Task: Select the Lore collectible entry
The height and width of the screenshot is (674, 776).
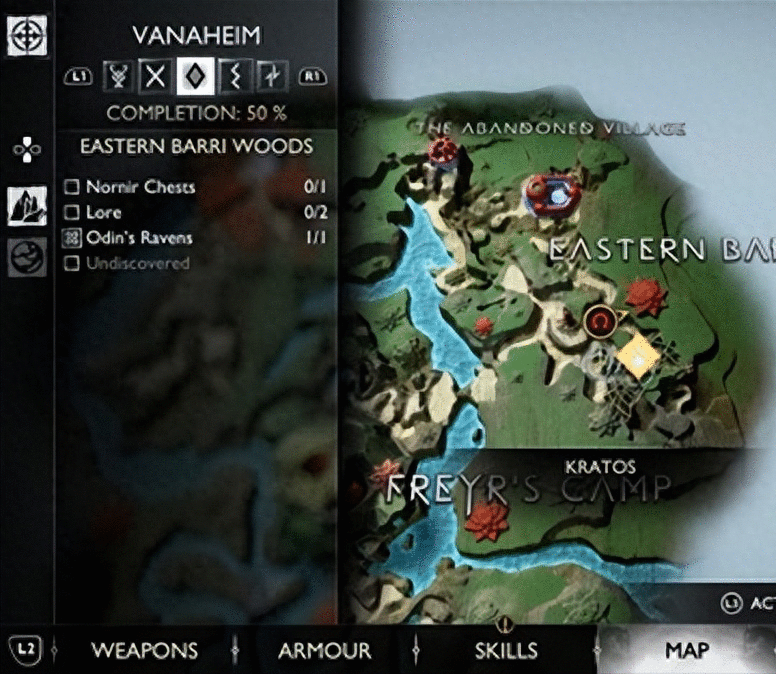Action: (104, 212)
